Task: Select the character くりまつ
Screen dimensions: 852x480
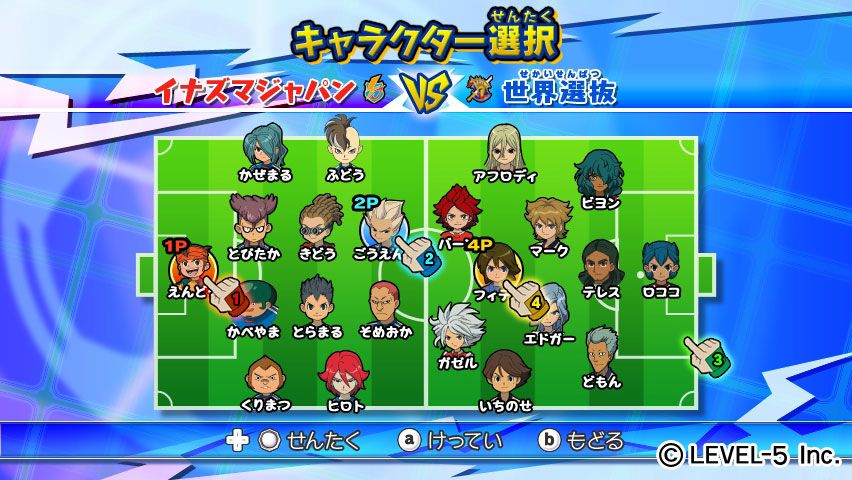Action: tap(265, 379)
